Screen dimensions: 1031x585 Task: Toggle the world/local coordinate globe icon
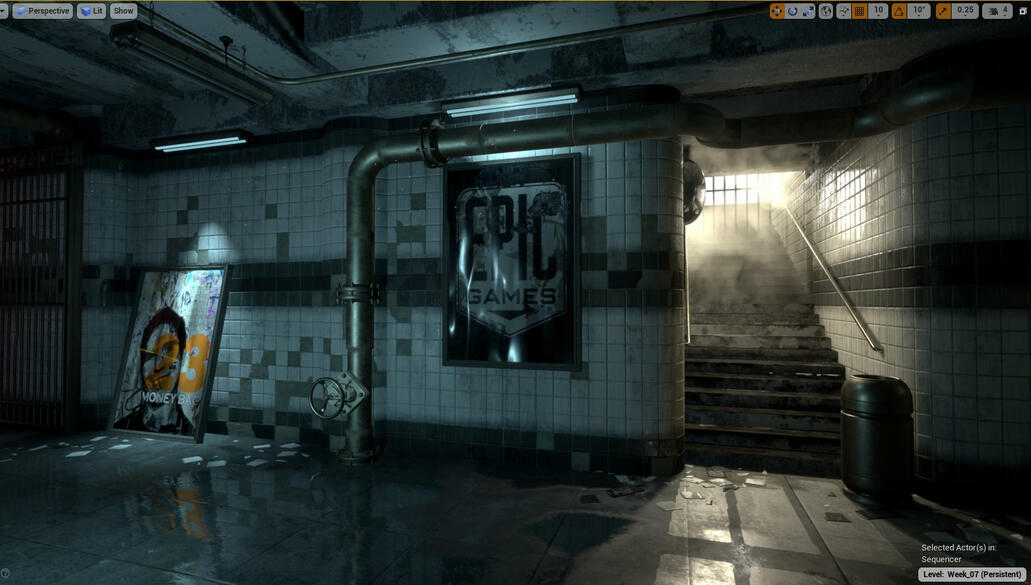(826, 11)
